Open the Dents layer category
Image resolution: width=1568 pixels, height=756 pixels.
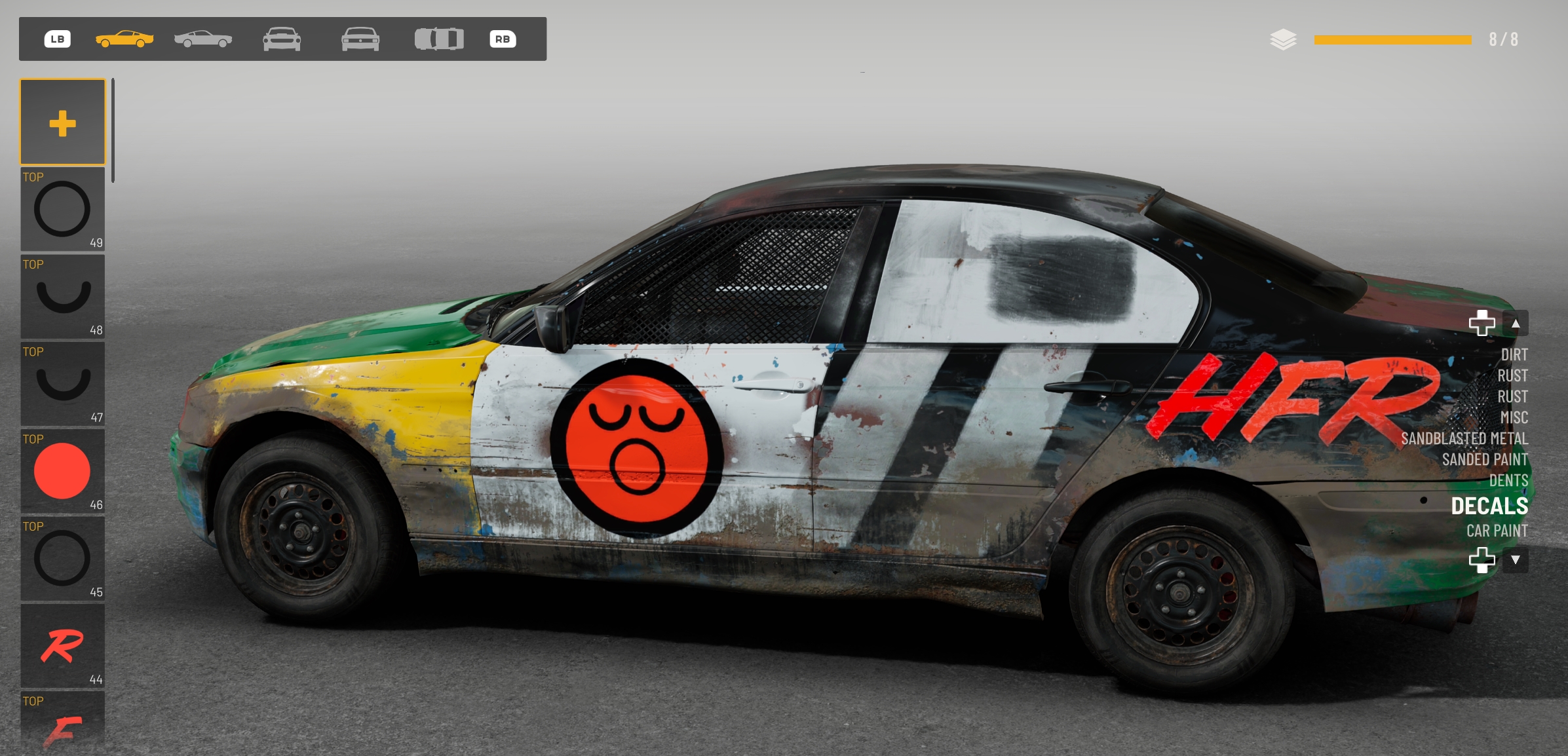point(1508,480)
